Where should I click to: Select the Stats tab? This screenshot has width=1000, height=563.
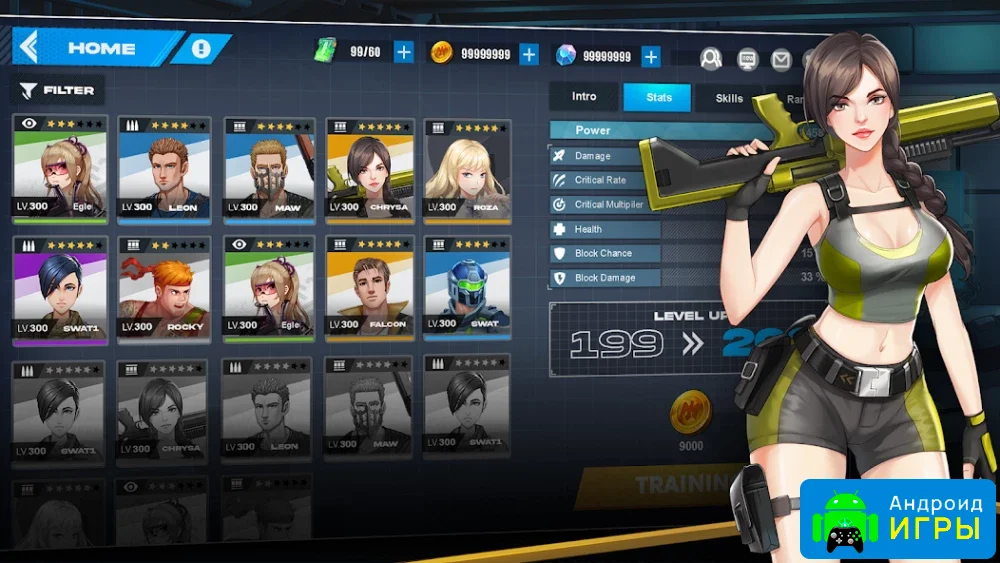tap(657, 97)
